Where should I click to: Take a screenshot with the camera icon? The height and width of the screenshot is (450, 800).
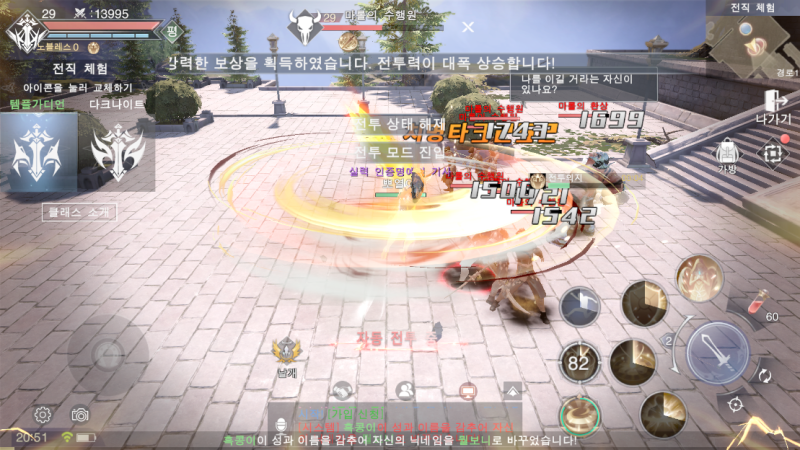[x=80, y=414]
